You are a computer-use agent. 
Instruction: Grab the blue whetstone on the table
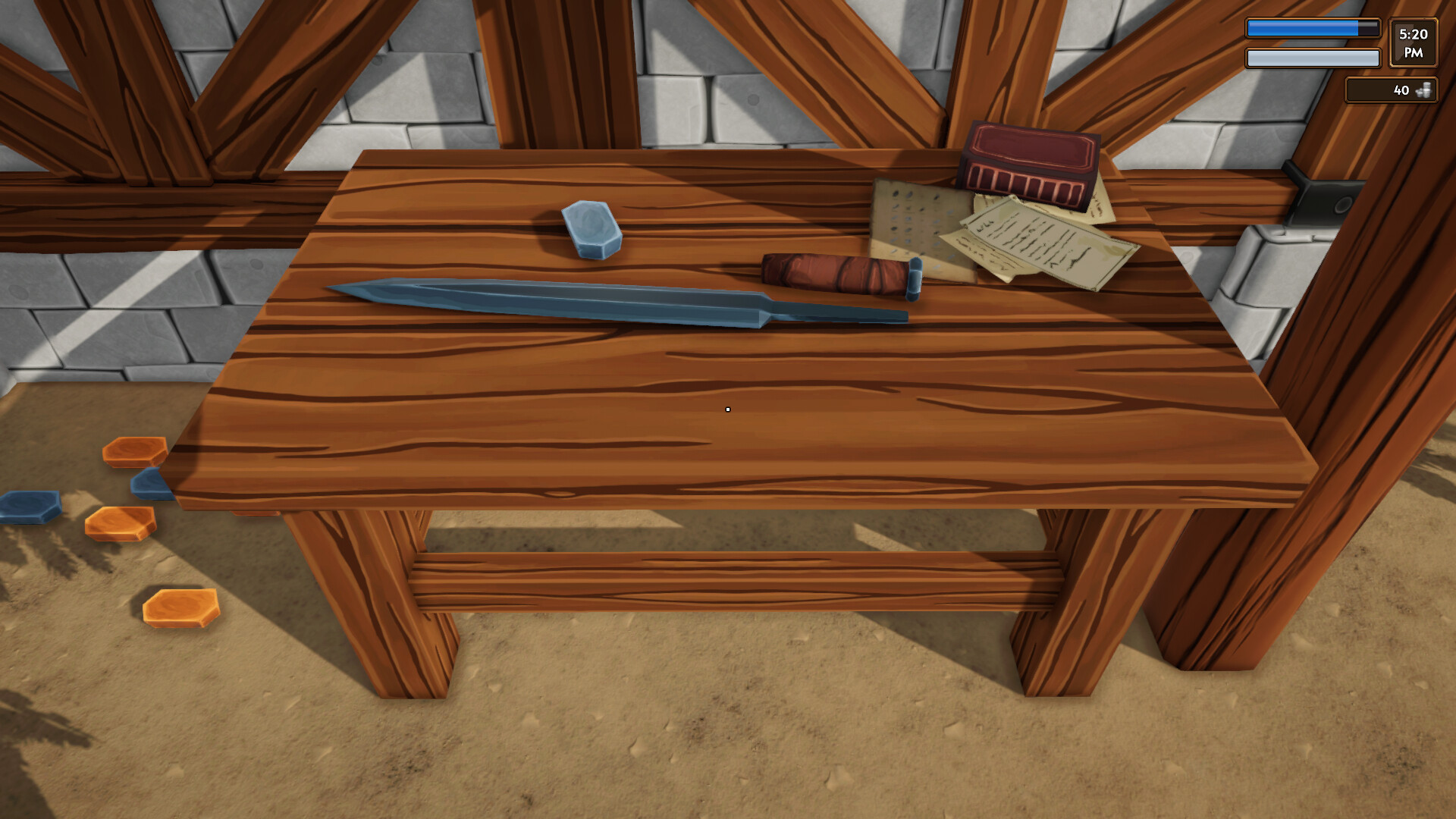[x=591, y=227]
